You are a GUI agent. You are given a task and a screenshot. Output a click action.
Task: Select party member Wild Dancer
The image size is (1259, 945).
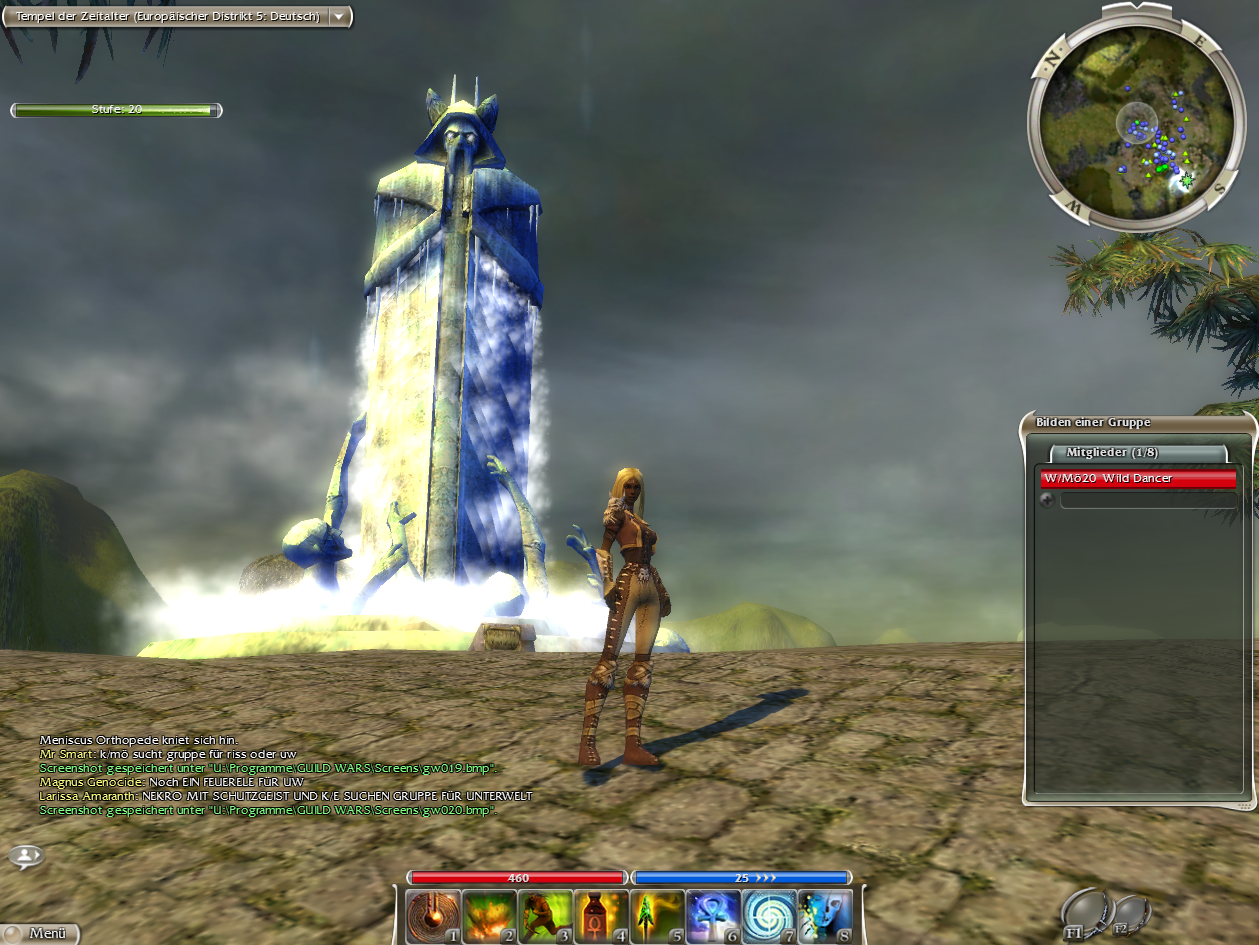point(1138,479)
